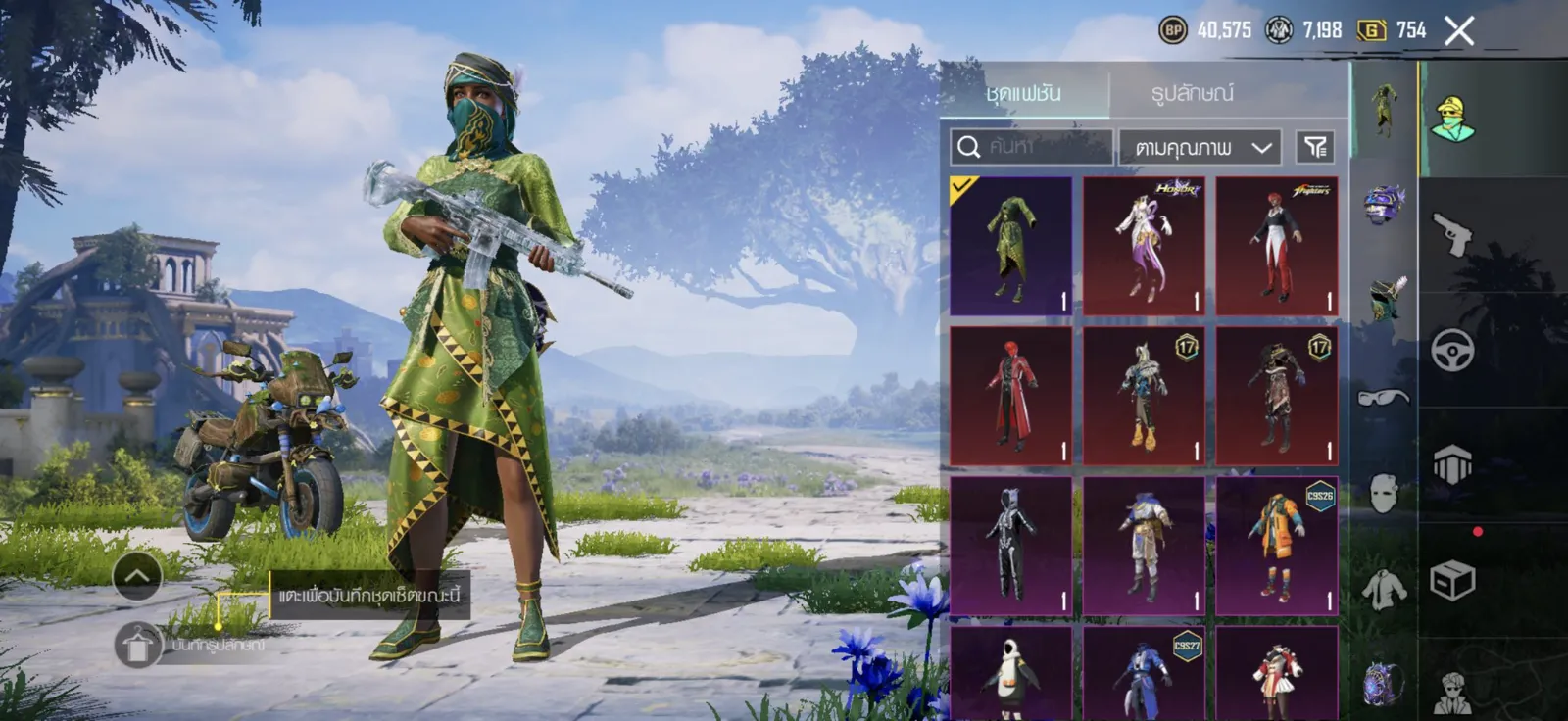Open the รูปลักษณ์ tab
Viewport: 1568px width, 721px height.
(x=1192, y=93)
